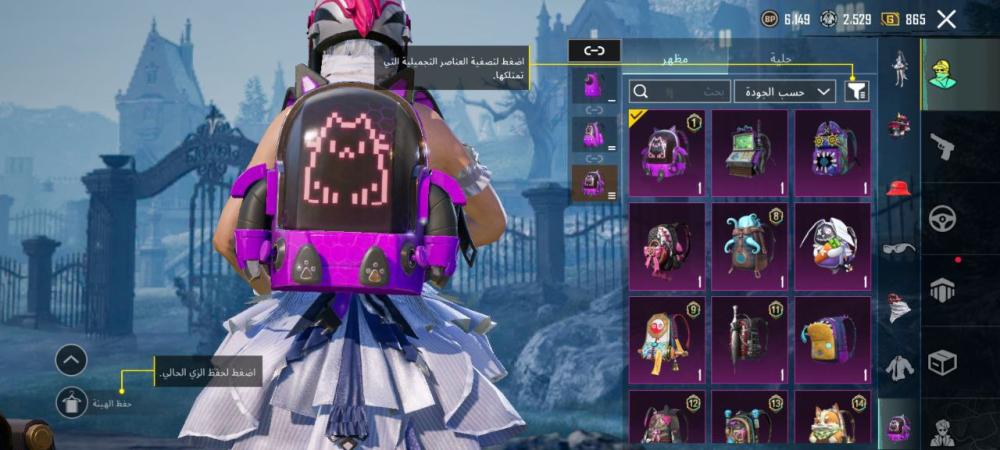Select the red hat category

(899, 187)
